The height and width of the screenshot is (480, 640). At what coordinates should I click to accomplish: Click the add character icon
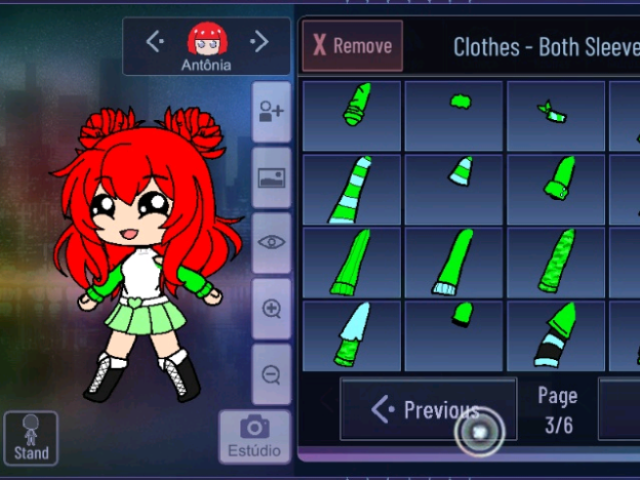point(271,111)
